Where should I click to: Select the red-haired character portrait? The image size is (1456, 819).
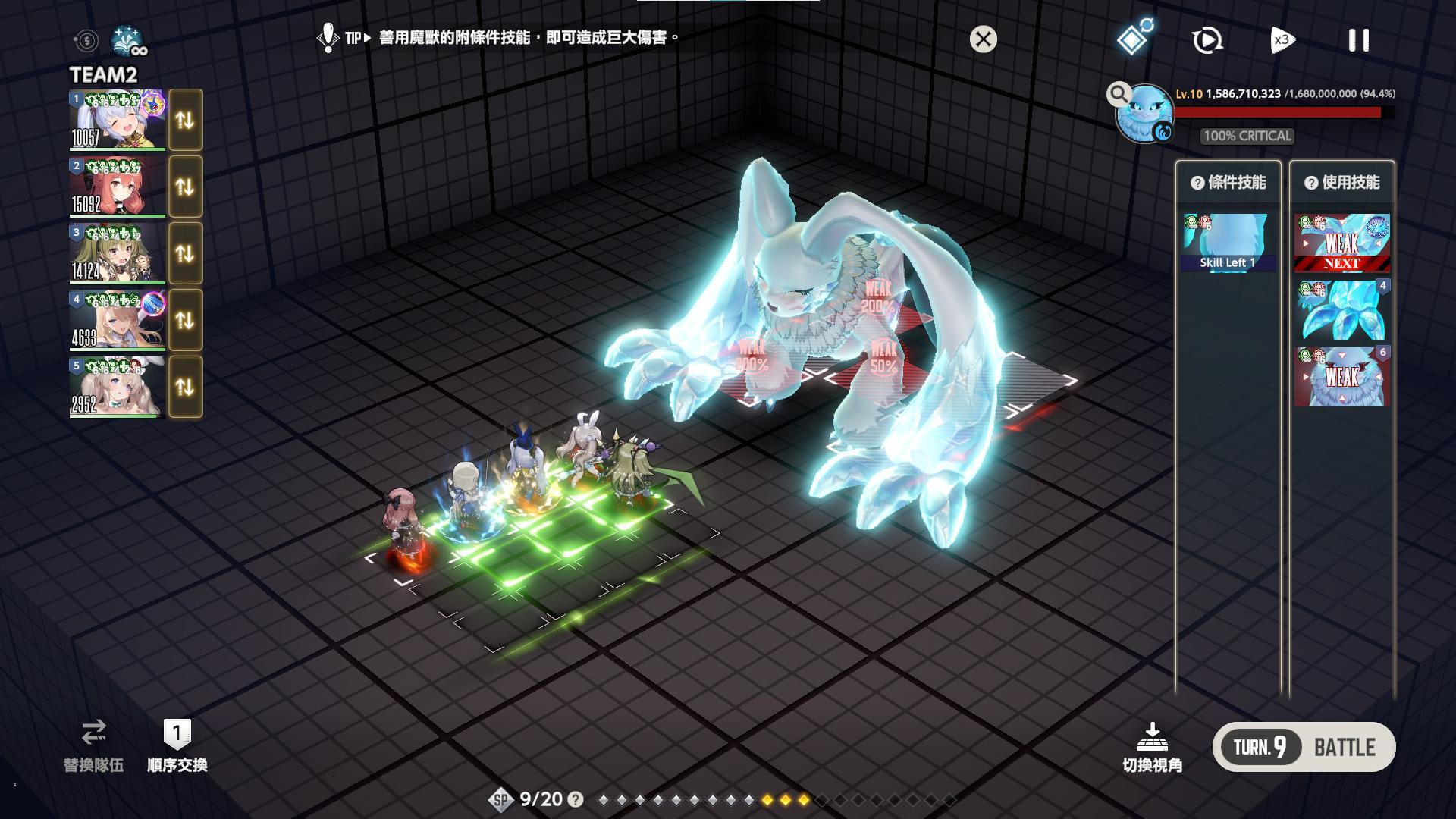pos(117,187)
